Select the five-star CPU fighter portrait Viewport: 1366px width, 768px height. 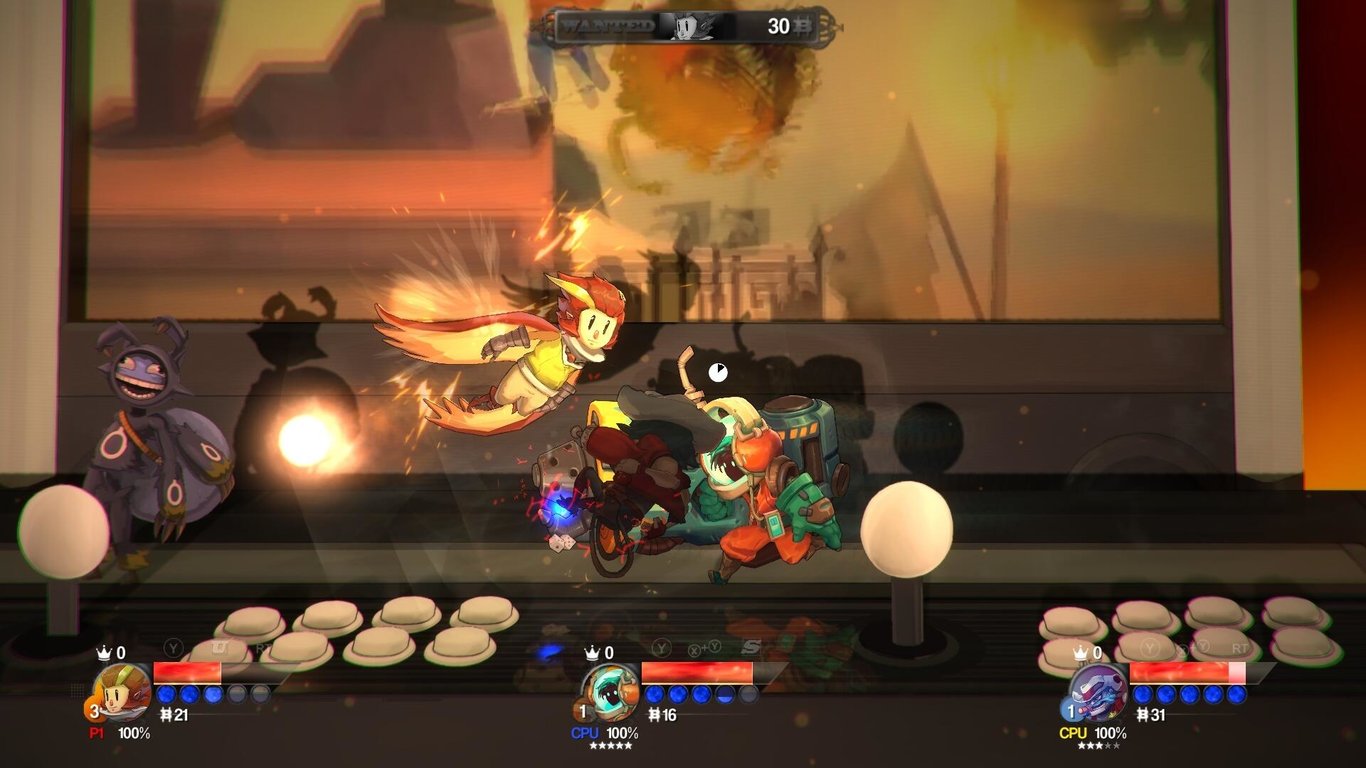(610, 692)
